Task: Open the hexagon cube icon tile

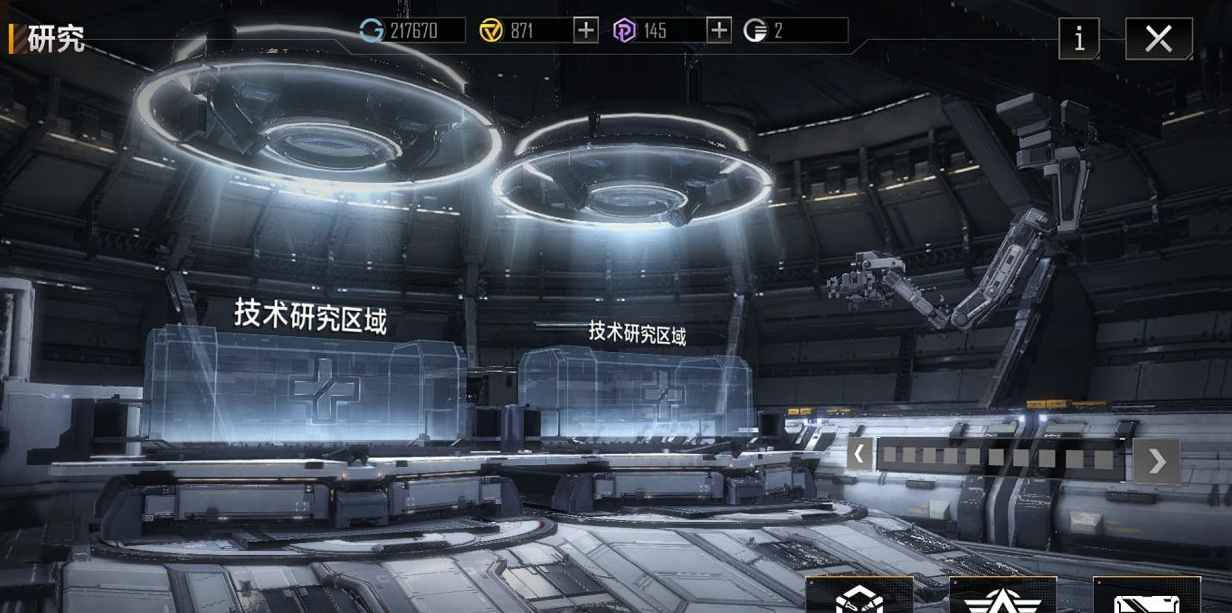Action: click(x=859, y=596)
